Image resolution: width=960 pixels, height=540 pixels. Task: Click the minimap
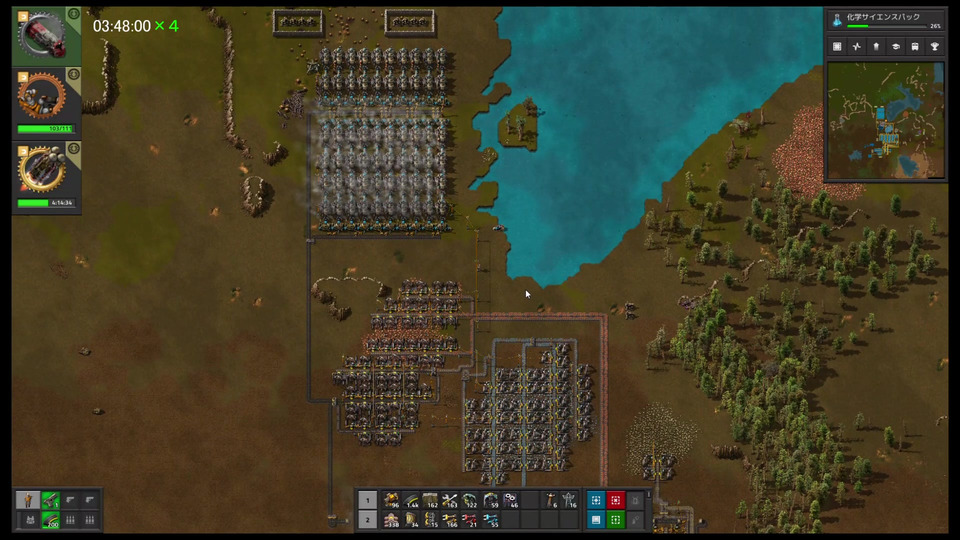[x=885, y=120]
